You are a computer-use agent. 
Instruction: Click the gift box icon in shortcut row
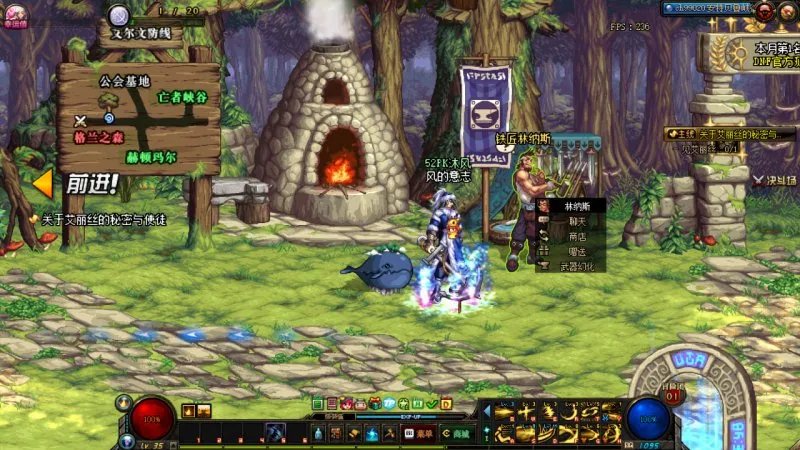[x=375, y=403]
